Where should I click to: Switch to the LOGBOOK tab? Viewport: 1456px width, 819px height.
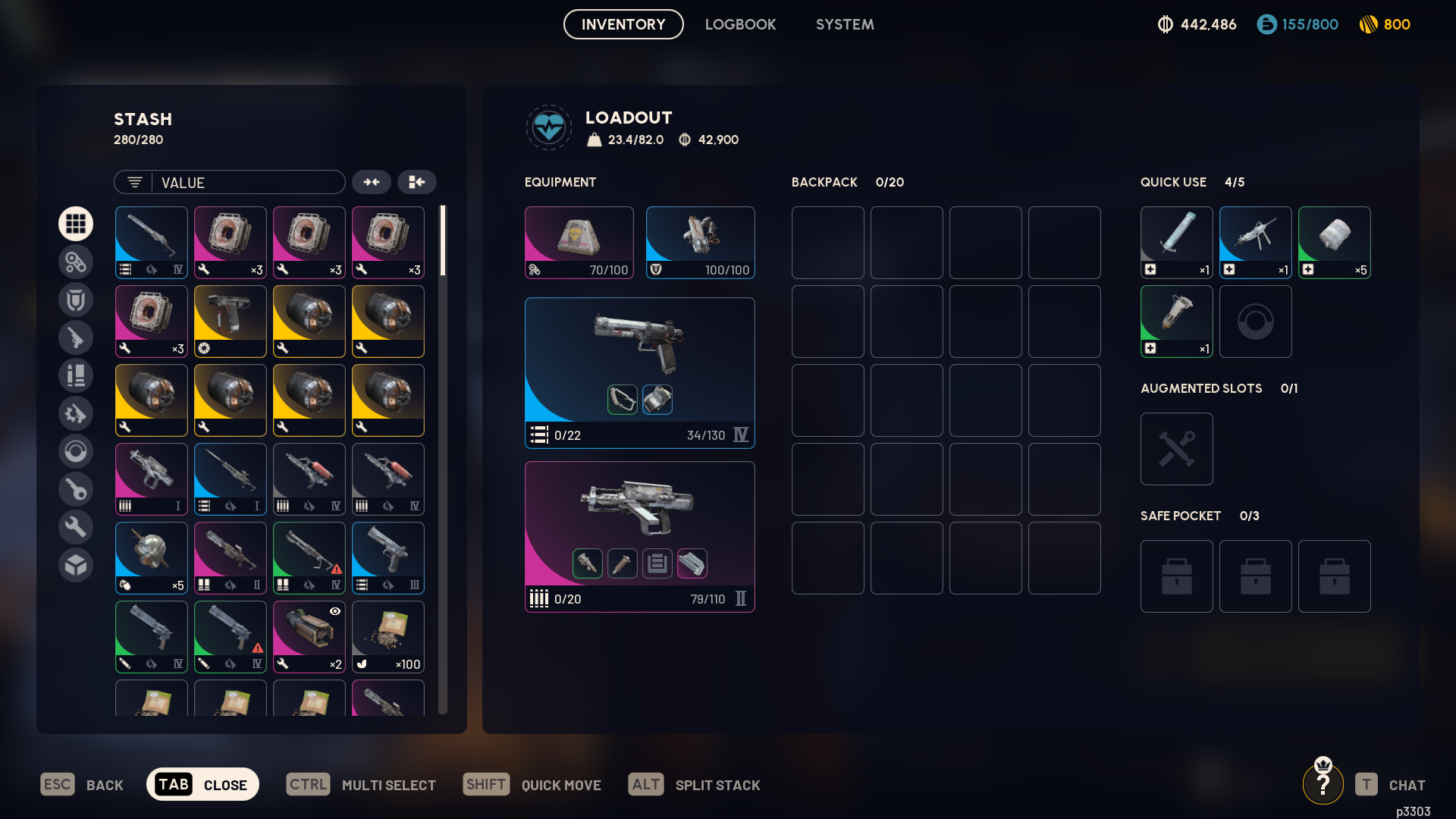coord(741,24)
